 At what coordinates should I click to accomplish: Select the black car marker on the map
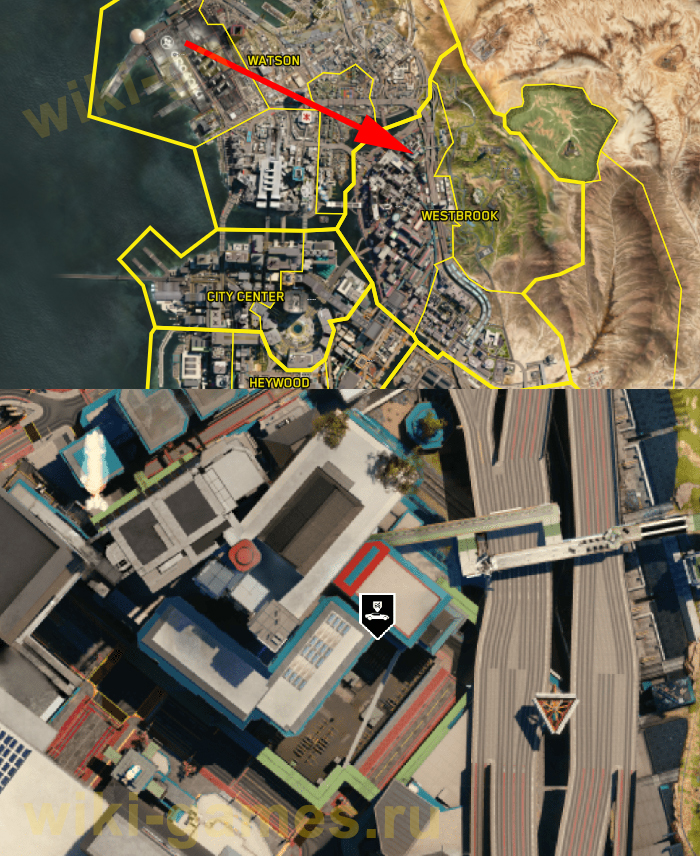[377, 614]
